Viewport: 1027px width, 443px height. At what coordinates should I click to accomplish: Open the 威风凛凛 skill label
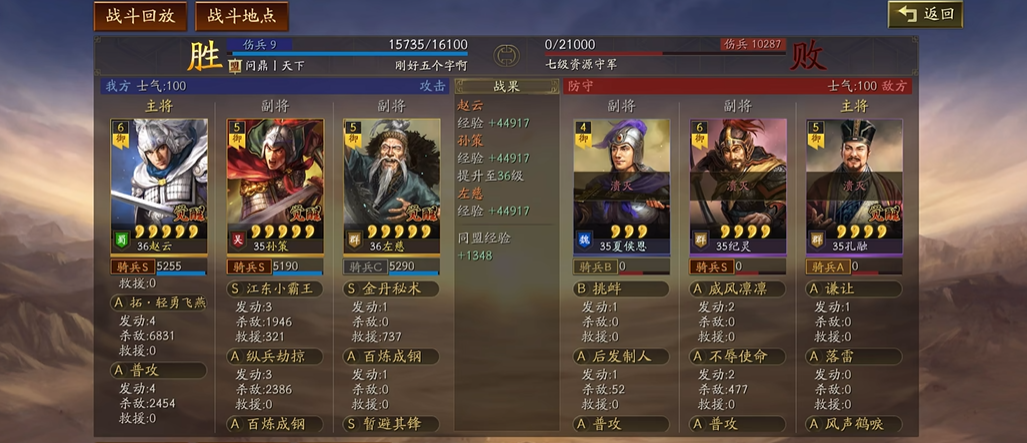point(738,288)
